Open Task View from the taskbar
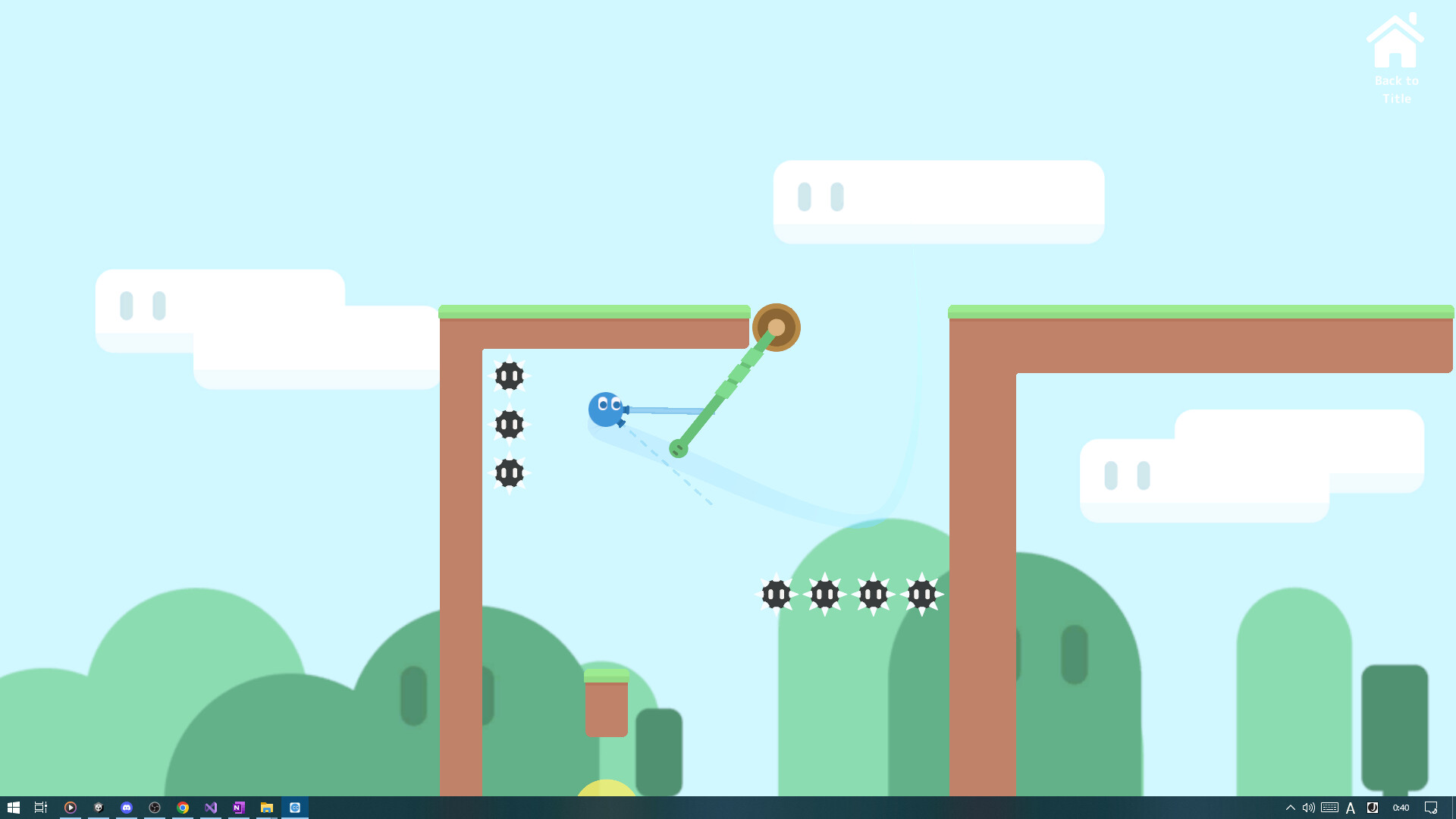1456x819 pixels. (x=40, y=808)
